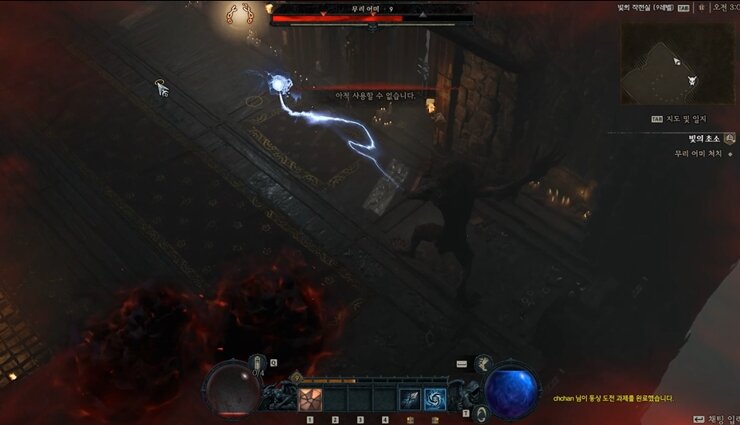Activate the first skill in slot 1
This screenshot has height=425, width=740.
[x=310, y=399]
